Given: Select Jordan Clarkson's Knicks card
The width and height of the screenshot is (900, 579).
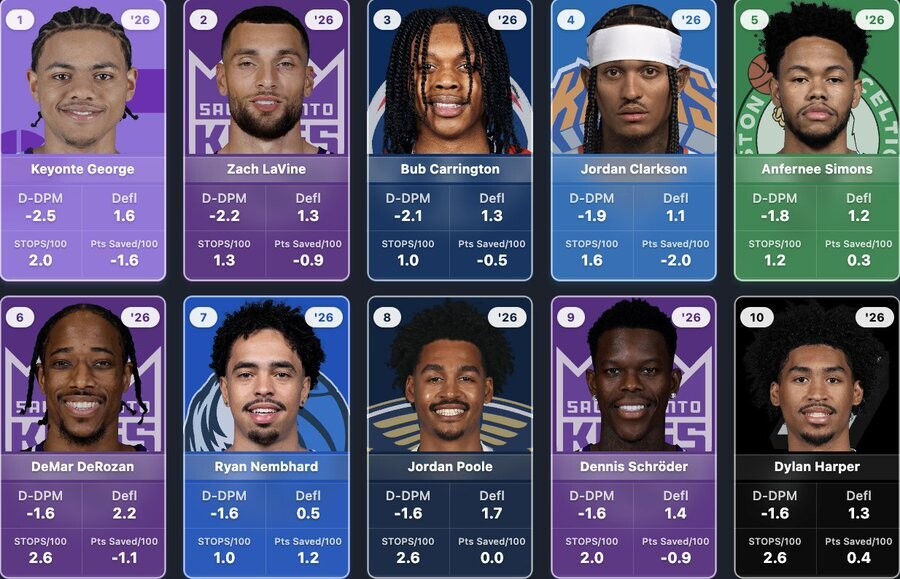Looking at the screenshot, I should click(634, 140).
